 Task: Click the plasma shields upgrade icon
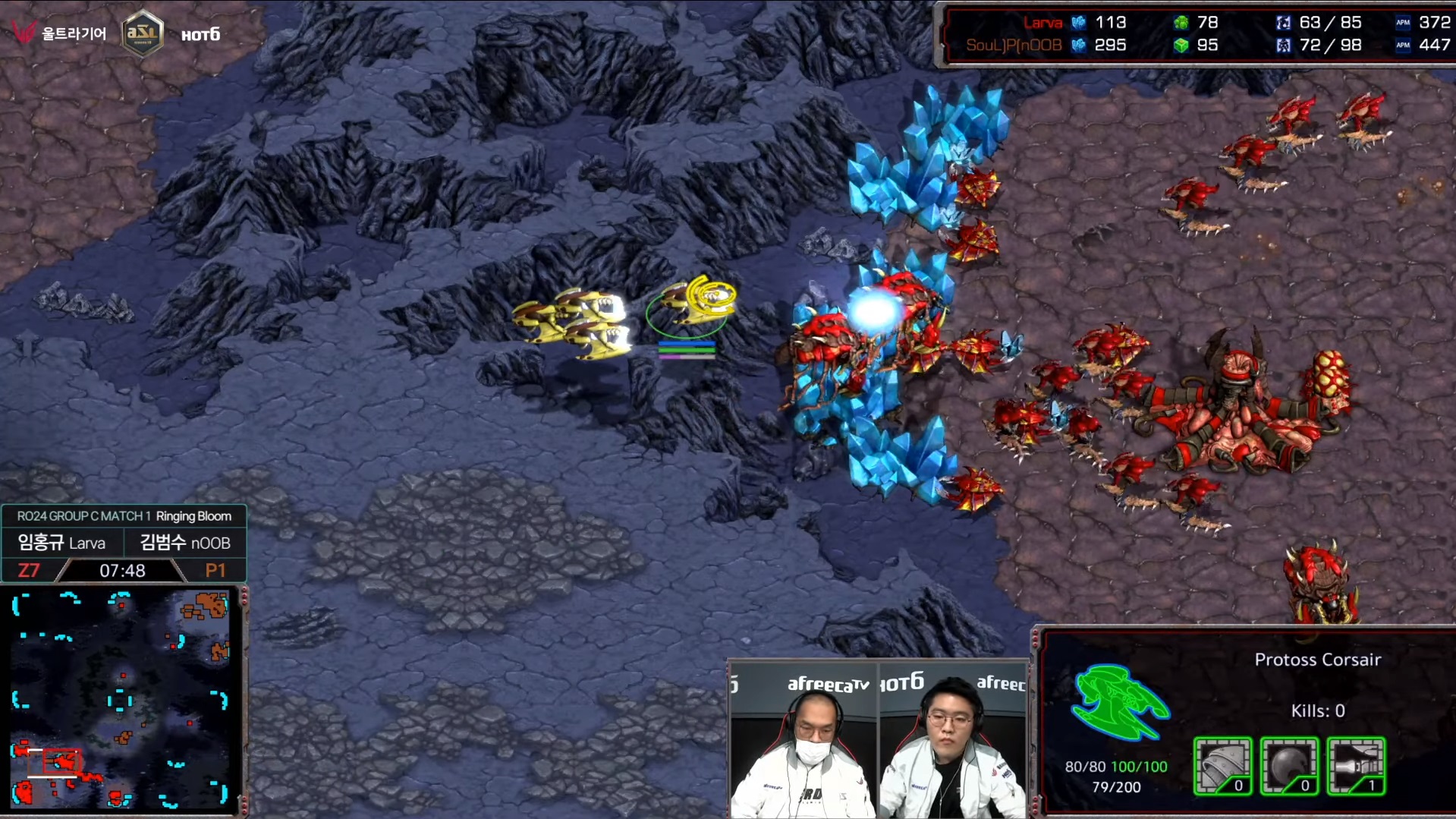pyautogui.click(x=1289, y=766)
